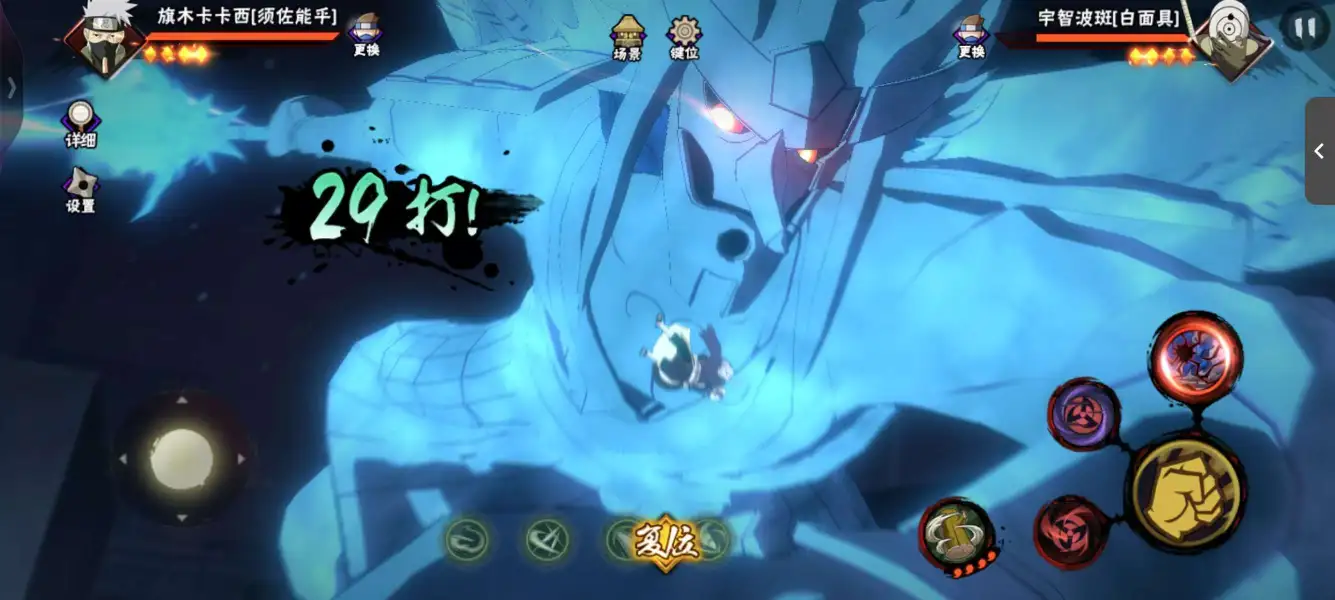Swap the player ninch via Kakashi's 更换 button
Viewport: 1335px width, 600px height.
coord(366,35)
